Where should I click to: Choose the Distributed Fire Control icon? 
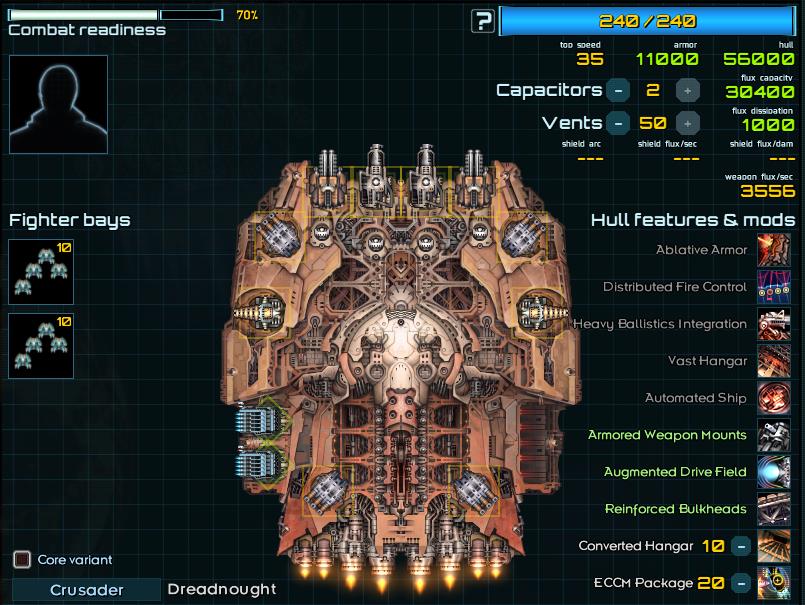click(774, 287)
